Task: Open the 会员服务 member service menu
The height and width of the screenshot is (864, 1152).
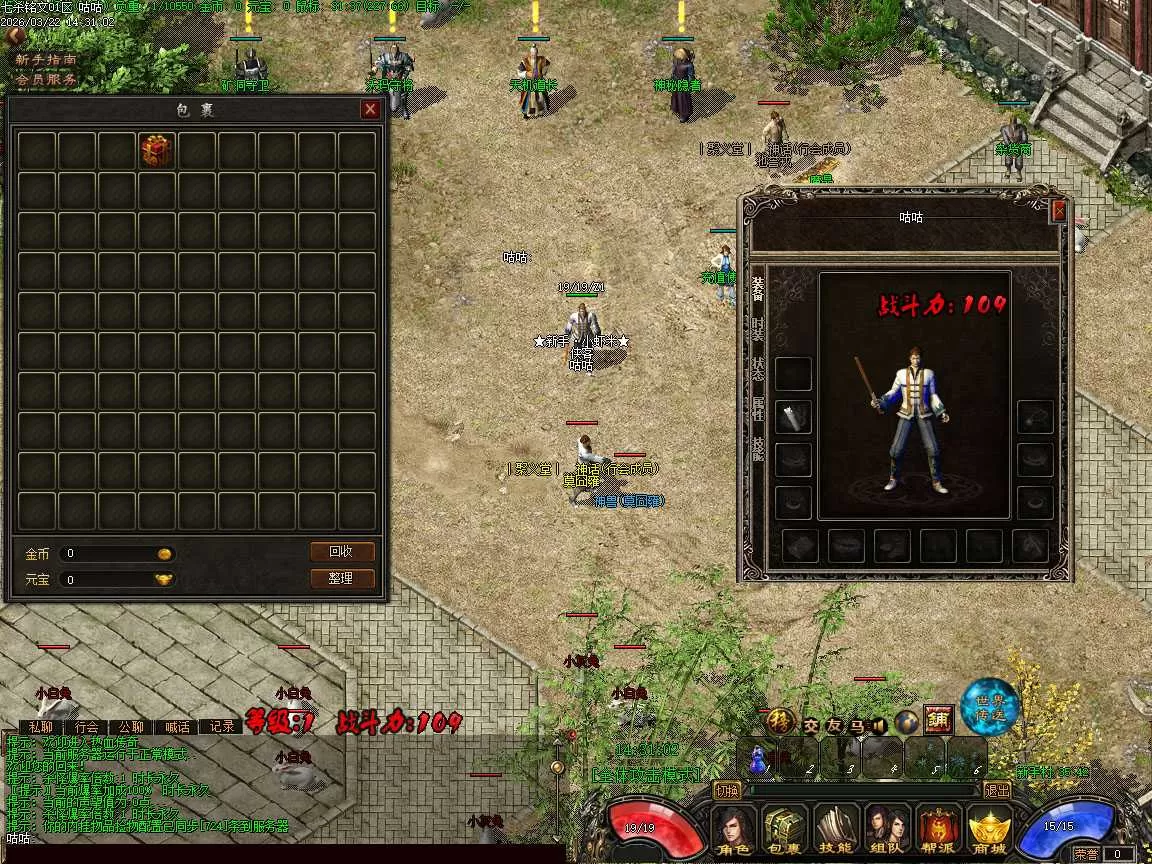Action: [46, 79]
